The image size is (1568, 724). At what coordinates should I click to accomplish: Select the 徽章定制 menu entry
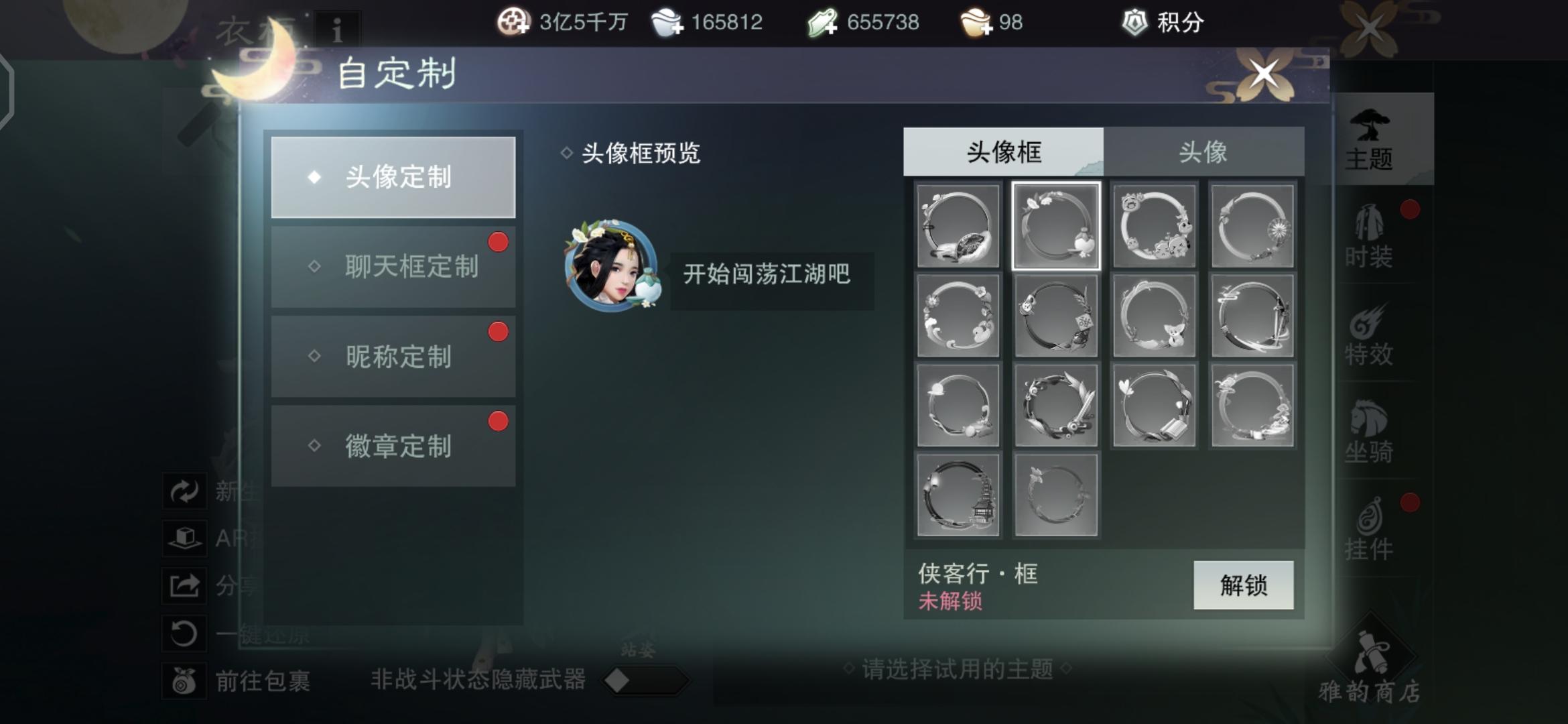pyautogui.click(x=394, y=446)
